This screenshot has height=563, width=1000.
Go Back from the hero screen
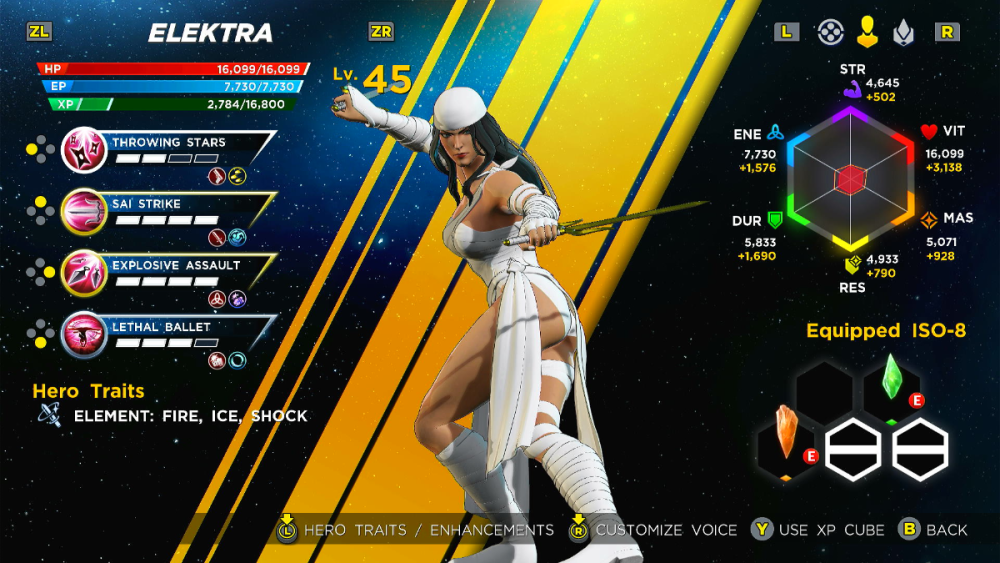point(934,529)
